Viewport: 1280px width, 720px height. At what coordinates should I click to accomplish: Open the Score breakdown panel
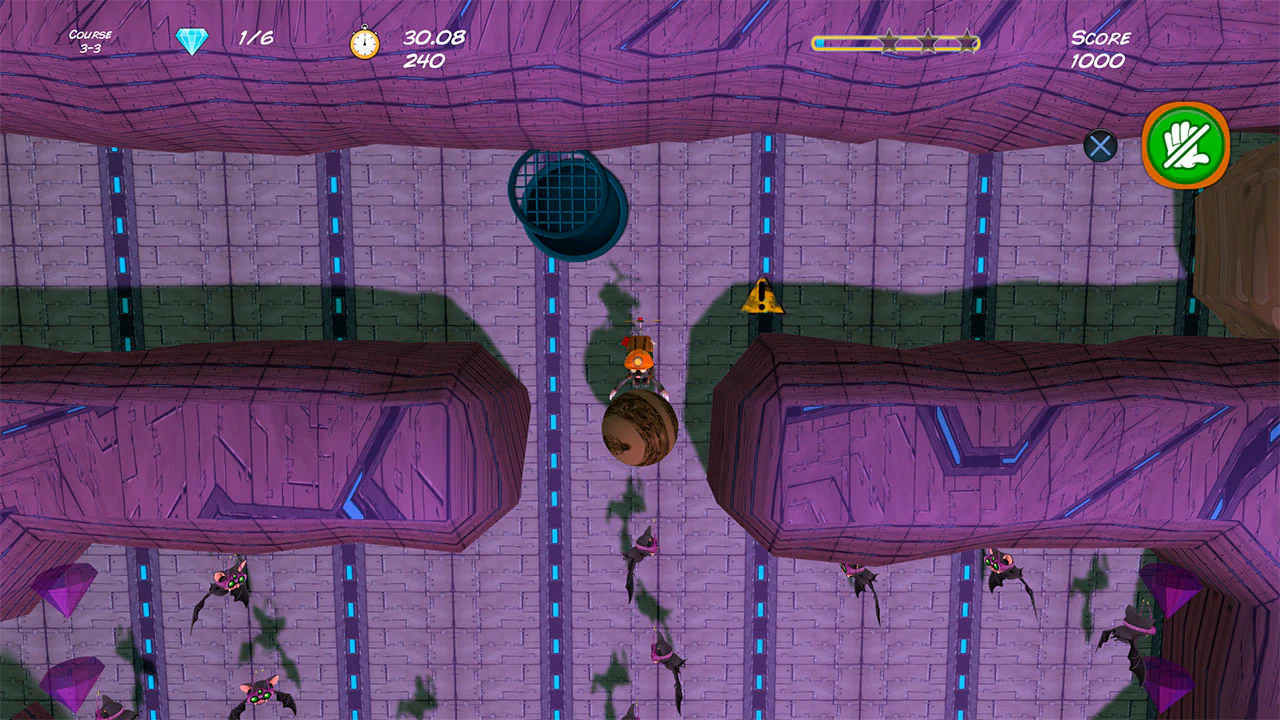(1100, 48)
